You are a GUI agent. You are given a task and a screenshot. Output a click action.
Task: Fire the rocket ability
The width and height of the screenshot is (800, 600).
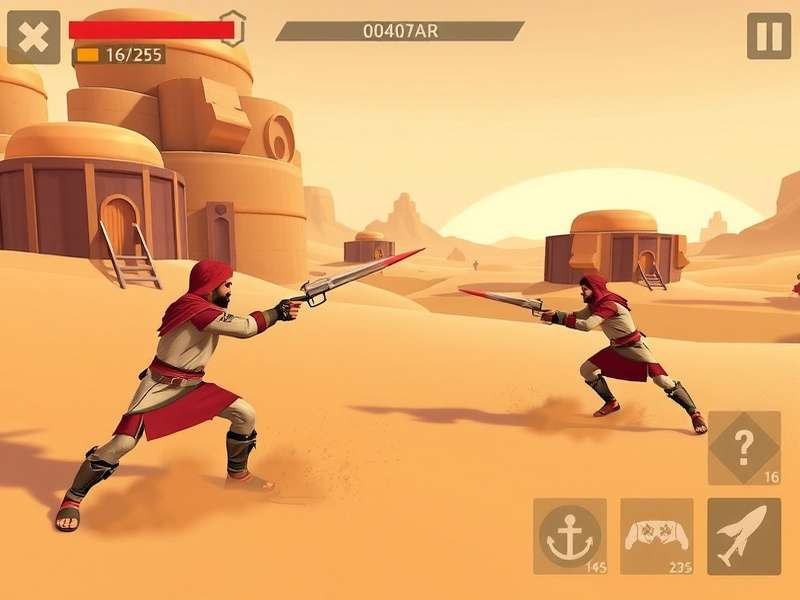[743, 536]
